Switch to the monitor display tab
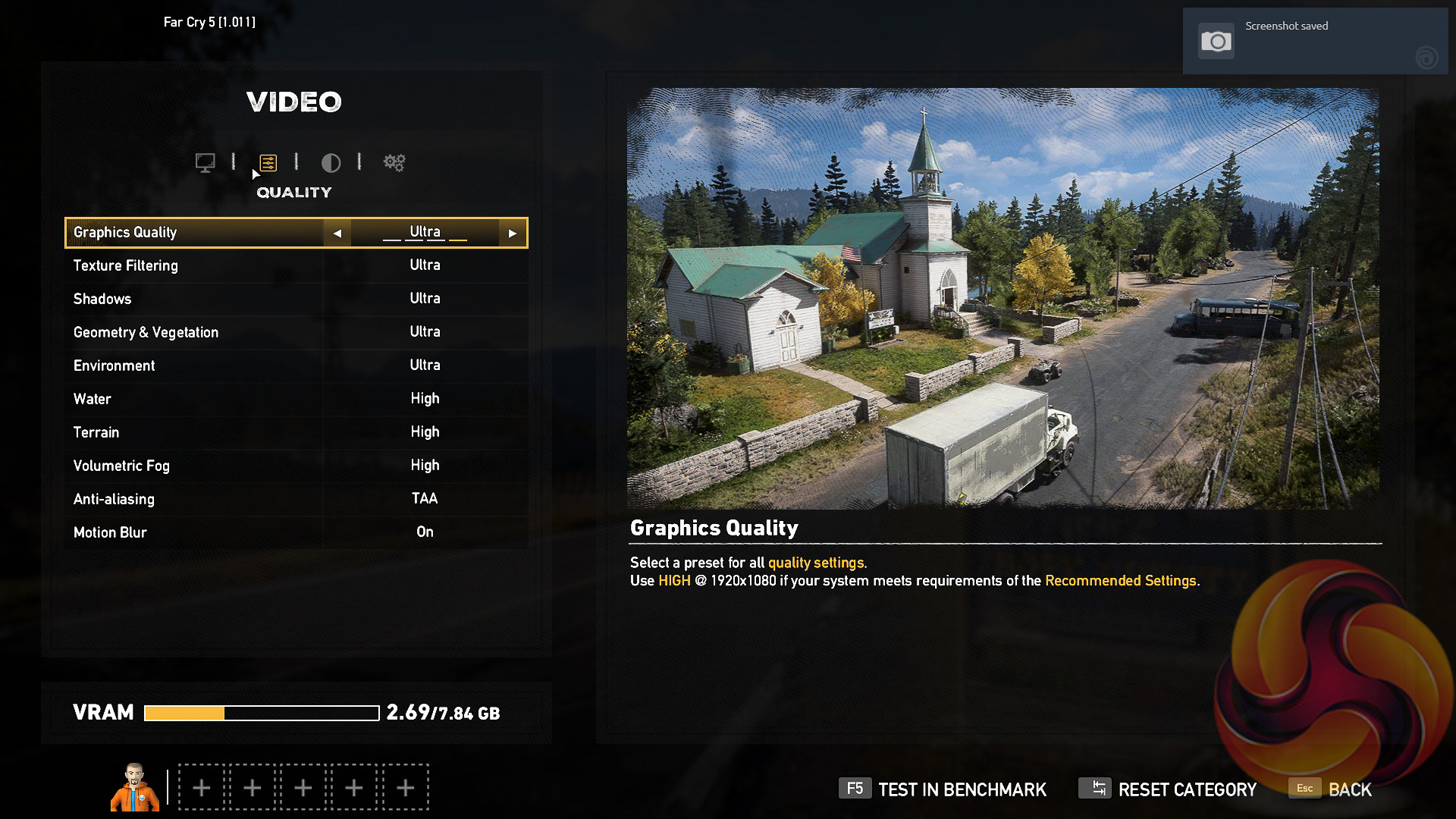The width and height of the screenshot is (1456, 819). click(205, 162)
